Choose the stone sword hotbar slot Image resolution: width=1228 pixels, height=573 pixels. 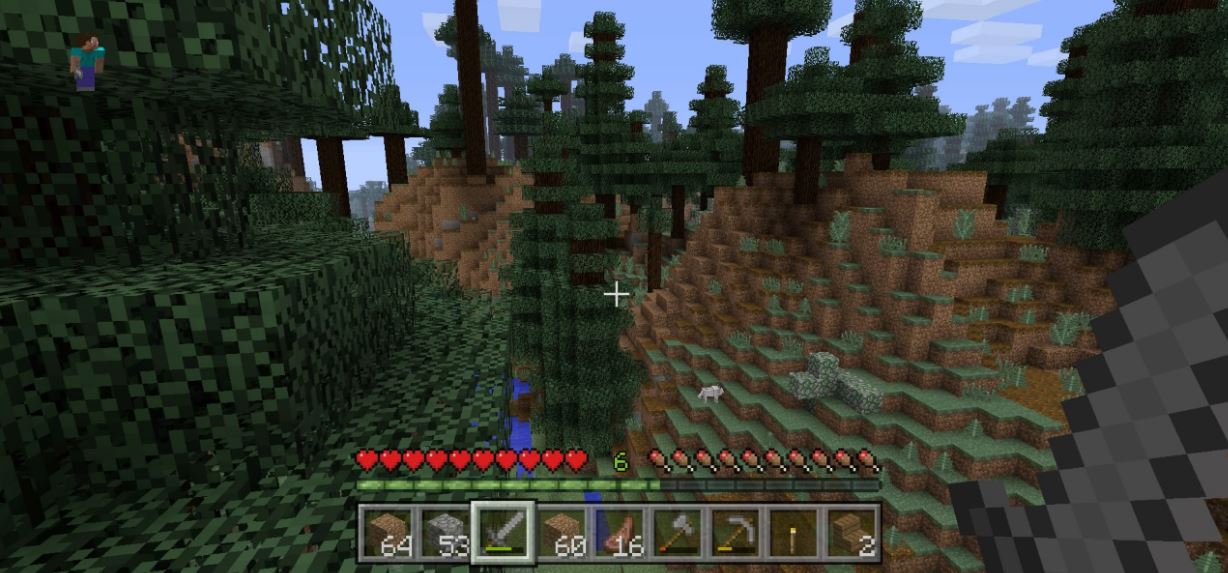[x=503, y=532]
